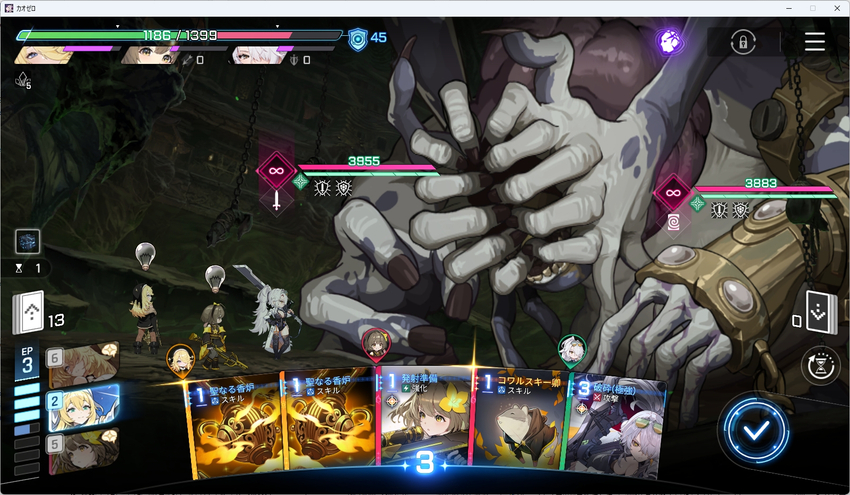Image resolution: width=850 pixels, height=495 pixels.
Task: View the discard pile showing 0 cards
Action: click(819, 311)
